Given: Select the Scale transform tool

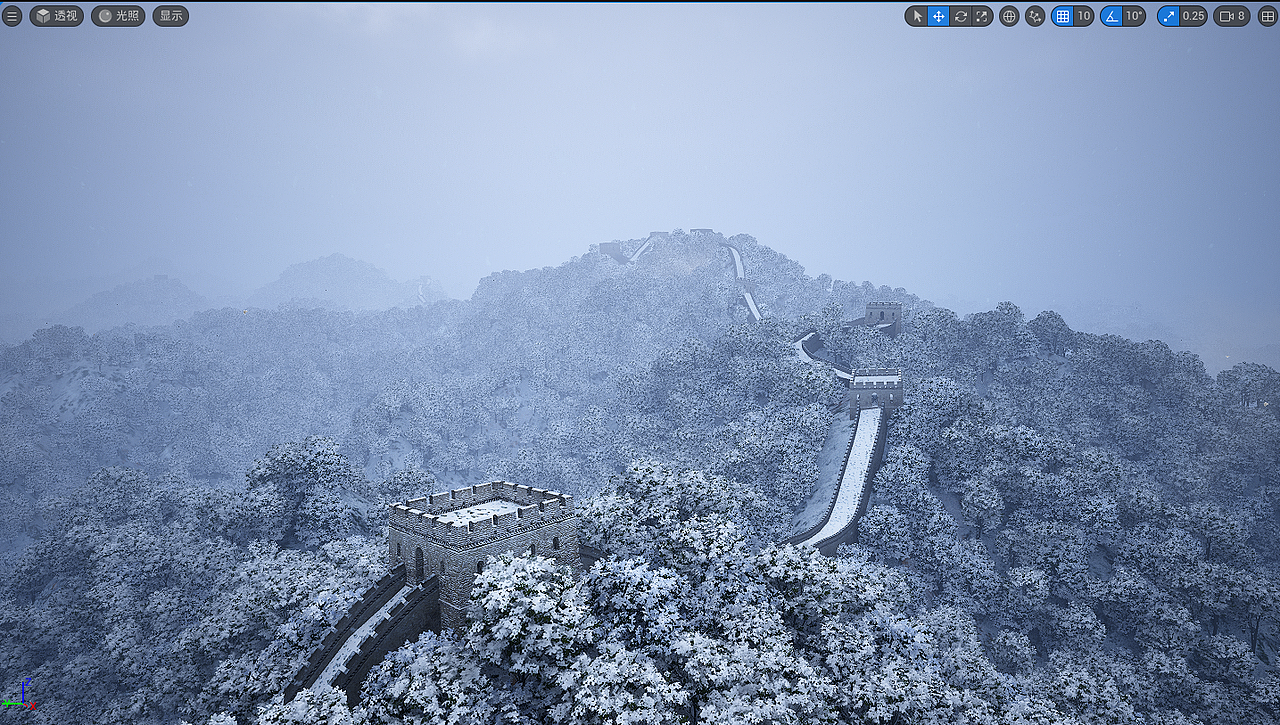Looking at the screenshot, I should tap(982, 16).
